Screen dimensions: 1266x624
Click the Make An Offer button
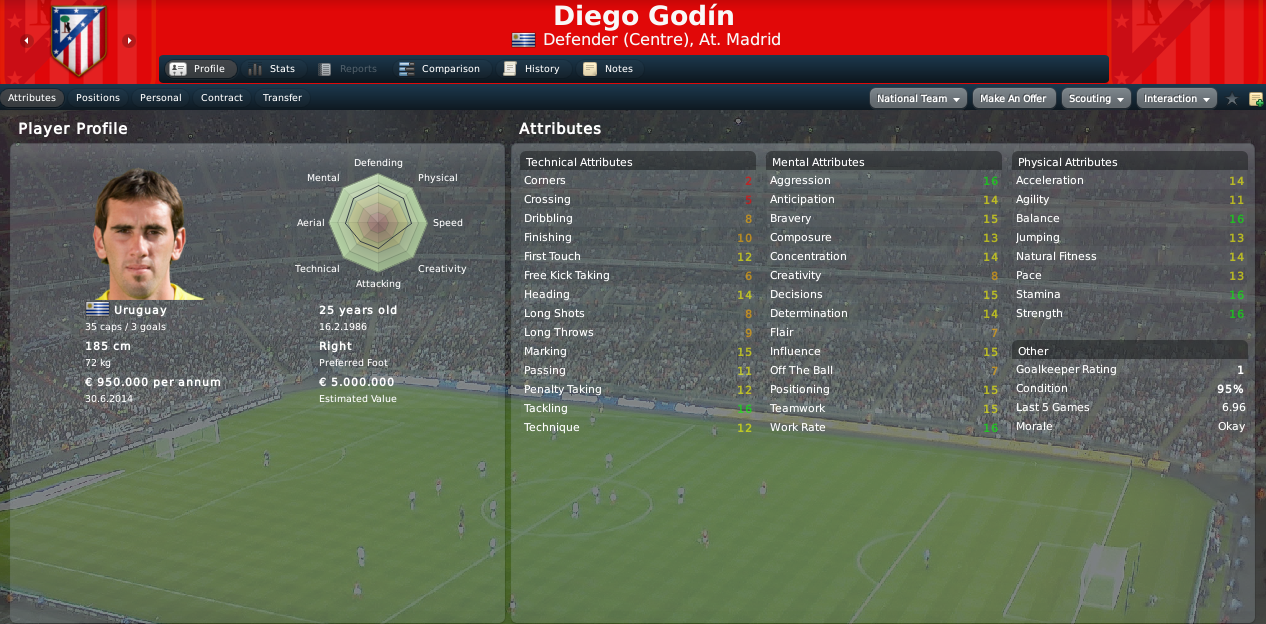pyautogui.click(x=1013, y=99)
